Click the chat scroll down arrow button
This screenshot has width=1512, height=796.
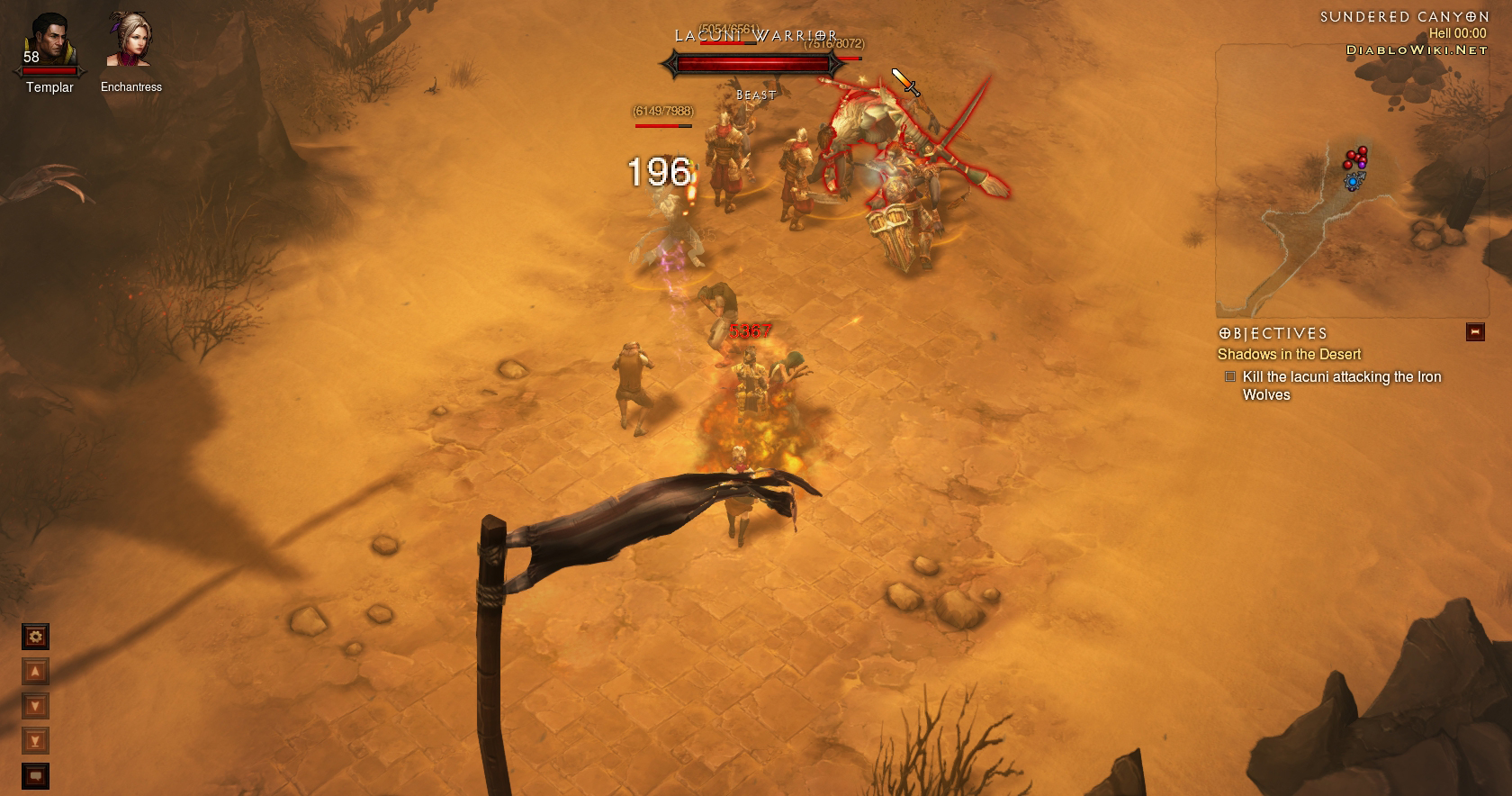[35, 707]
